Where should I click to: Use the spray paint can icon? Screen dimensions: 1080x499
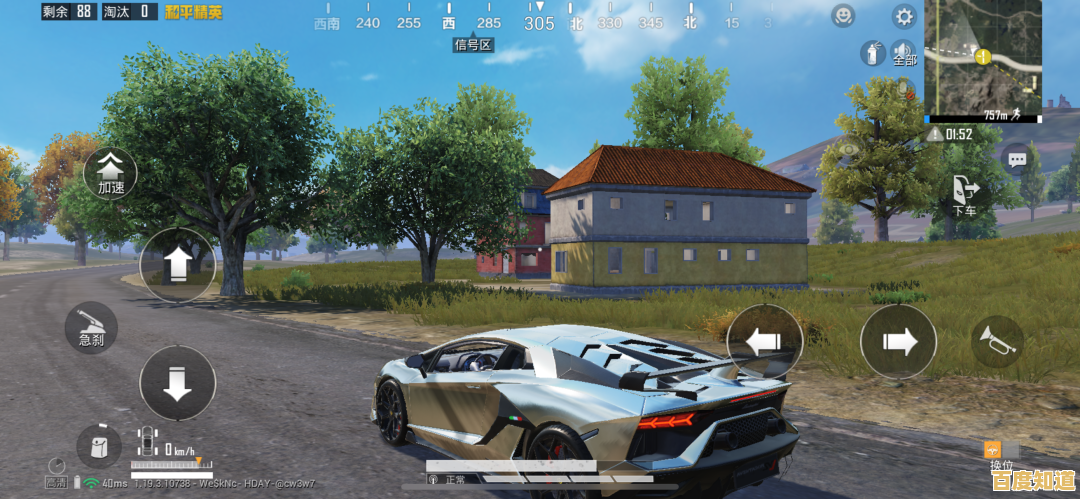[872, 54]
